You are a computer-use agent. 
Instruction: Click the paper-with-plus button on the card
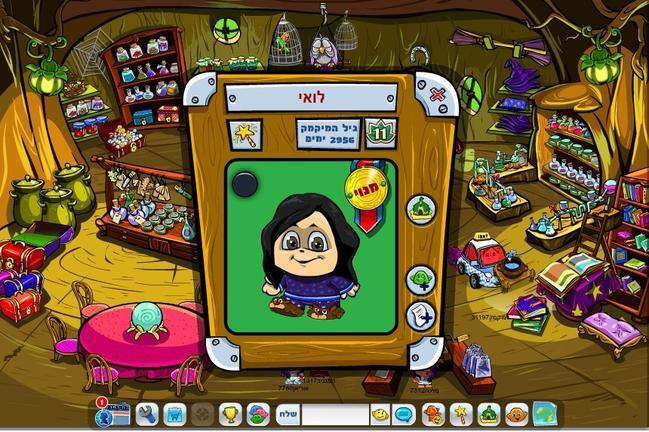point(420,314)
